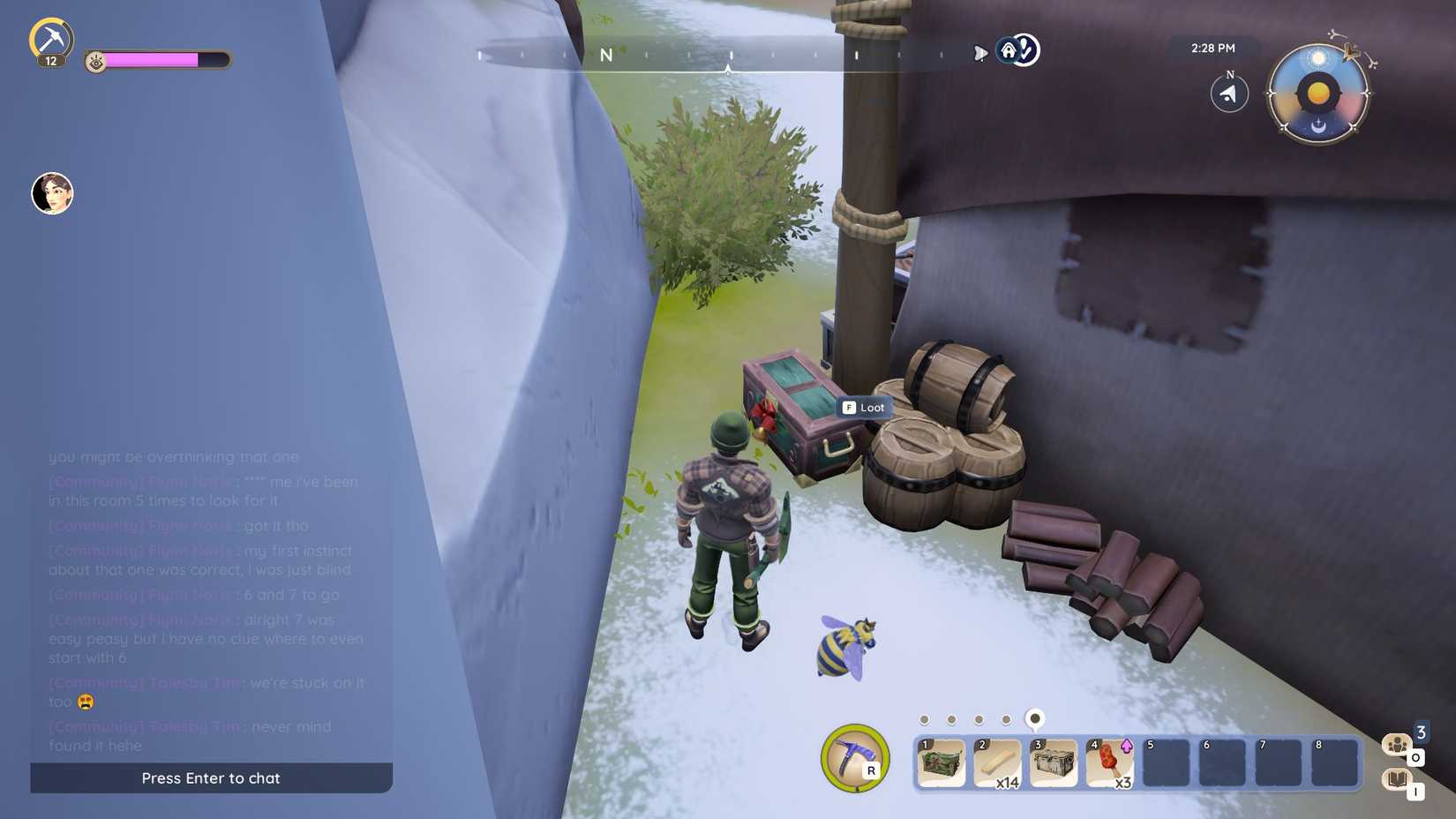
Task: Open the social players icon showing 3
Action: click(1397, 744)
